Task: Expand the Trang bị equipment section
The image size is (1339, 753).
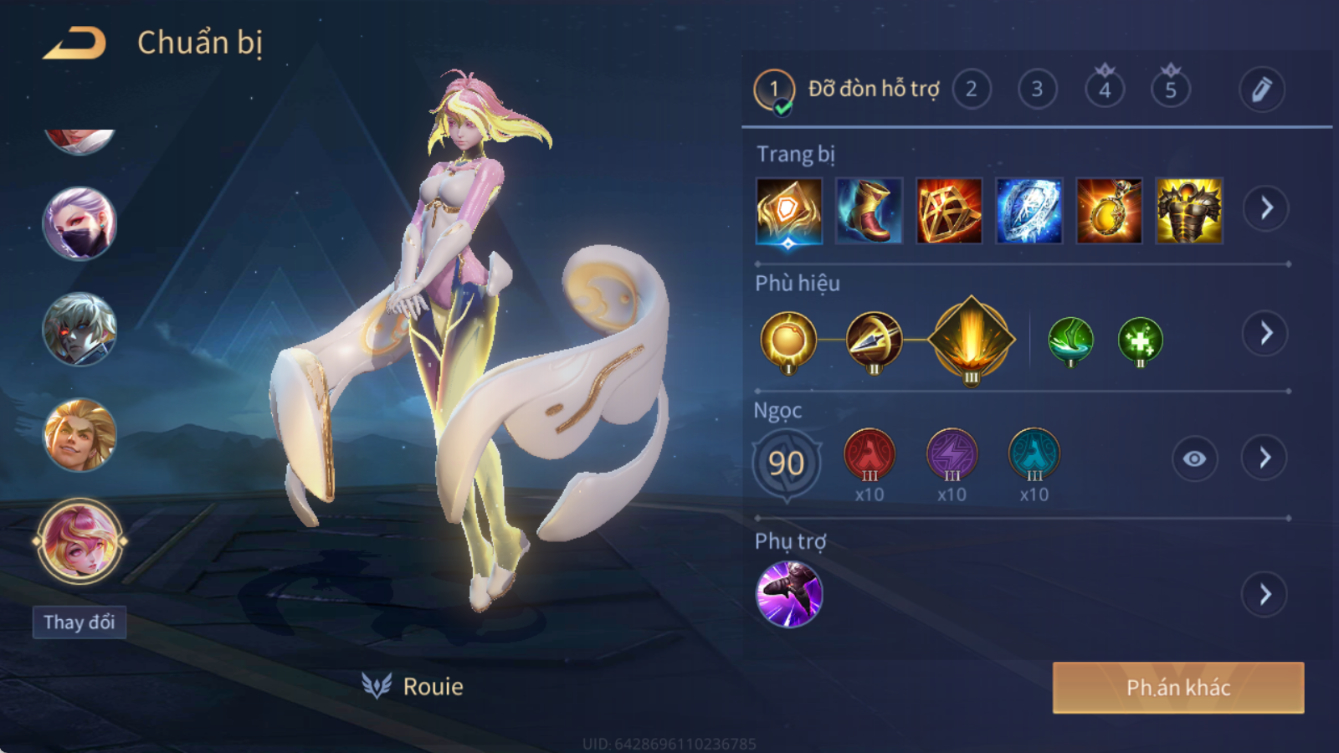Action: point(1265,208)
